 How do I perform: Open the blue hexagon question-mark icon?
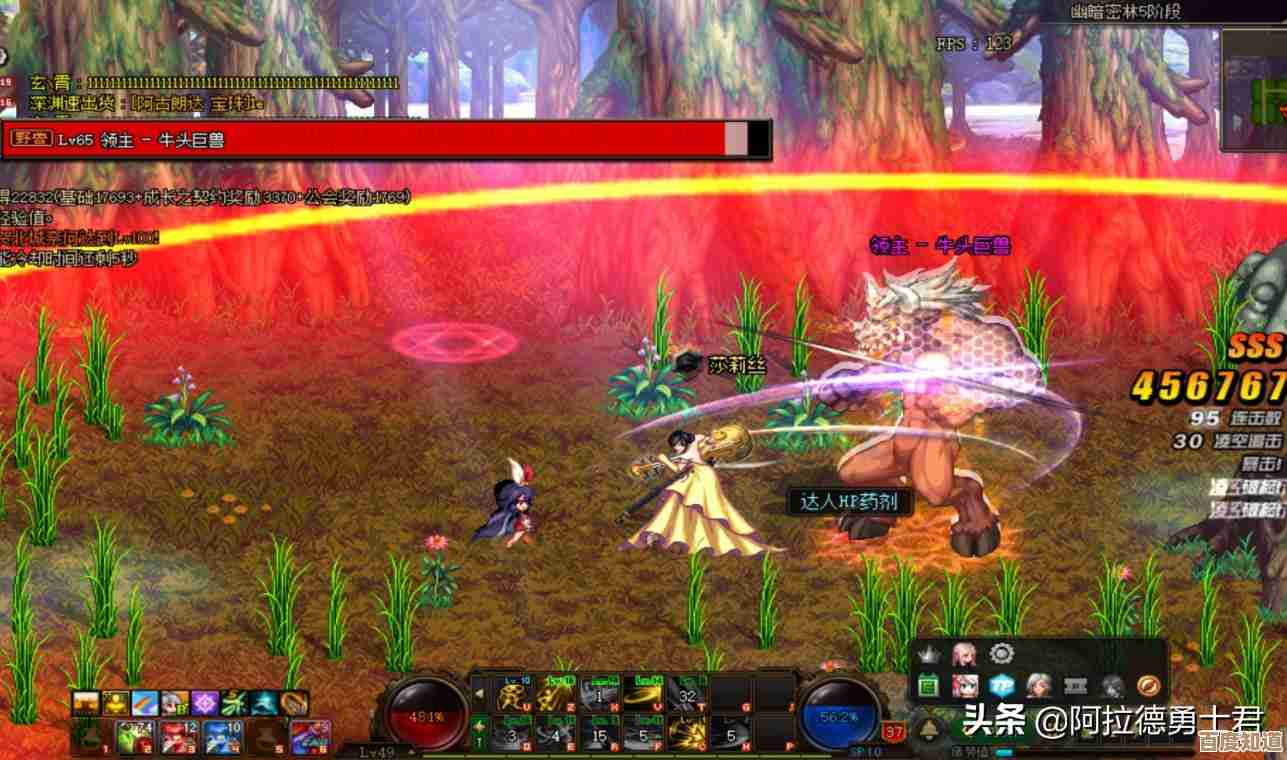[1001, 686]
